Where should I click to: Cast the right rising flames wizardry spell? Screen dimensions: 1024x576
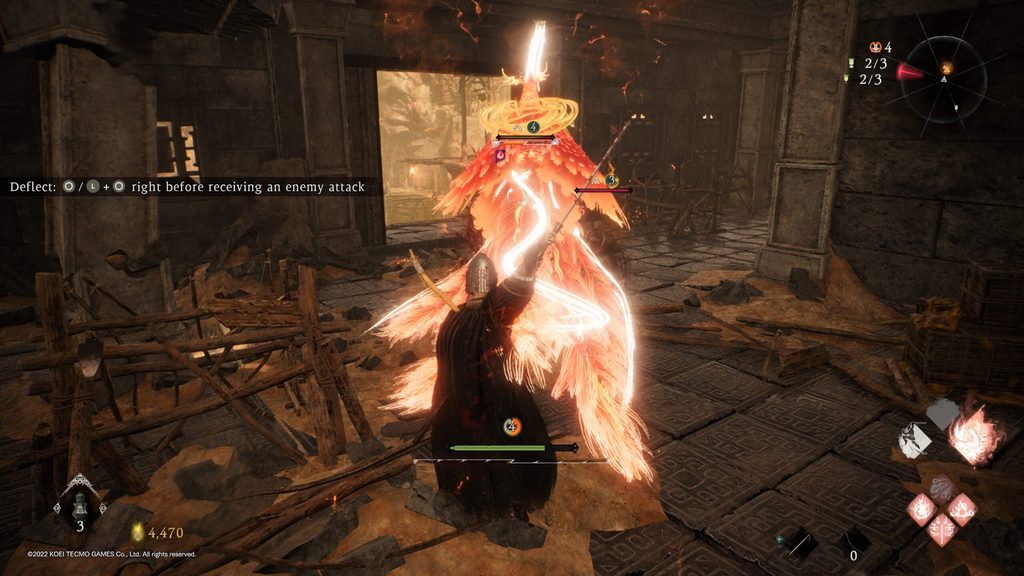tap(962, 510)
